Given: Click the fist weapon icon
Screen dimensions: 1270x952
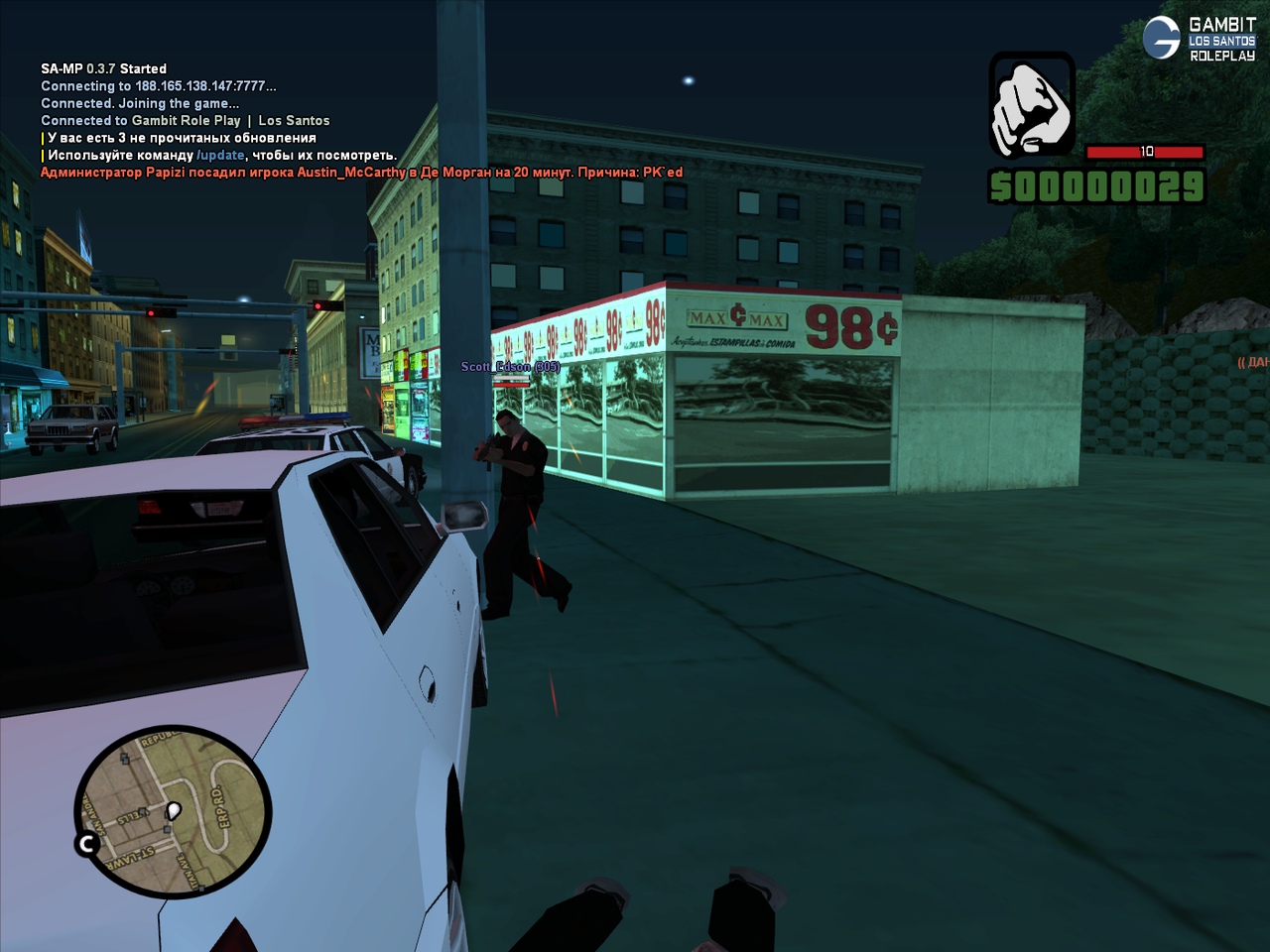Looking at the screenshot, I should point(1032,105).
